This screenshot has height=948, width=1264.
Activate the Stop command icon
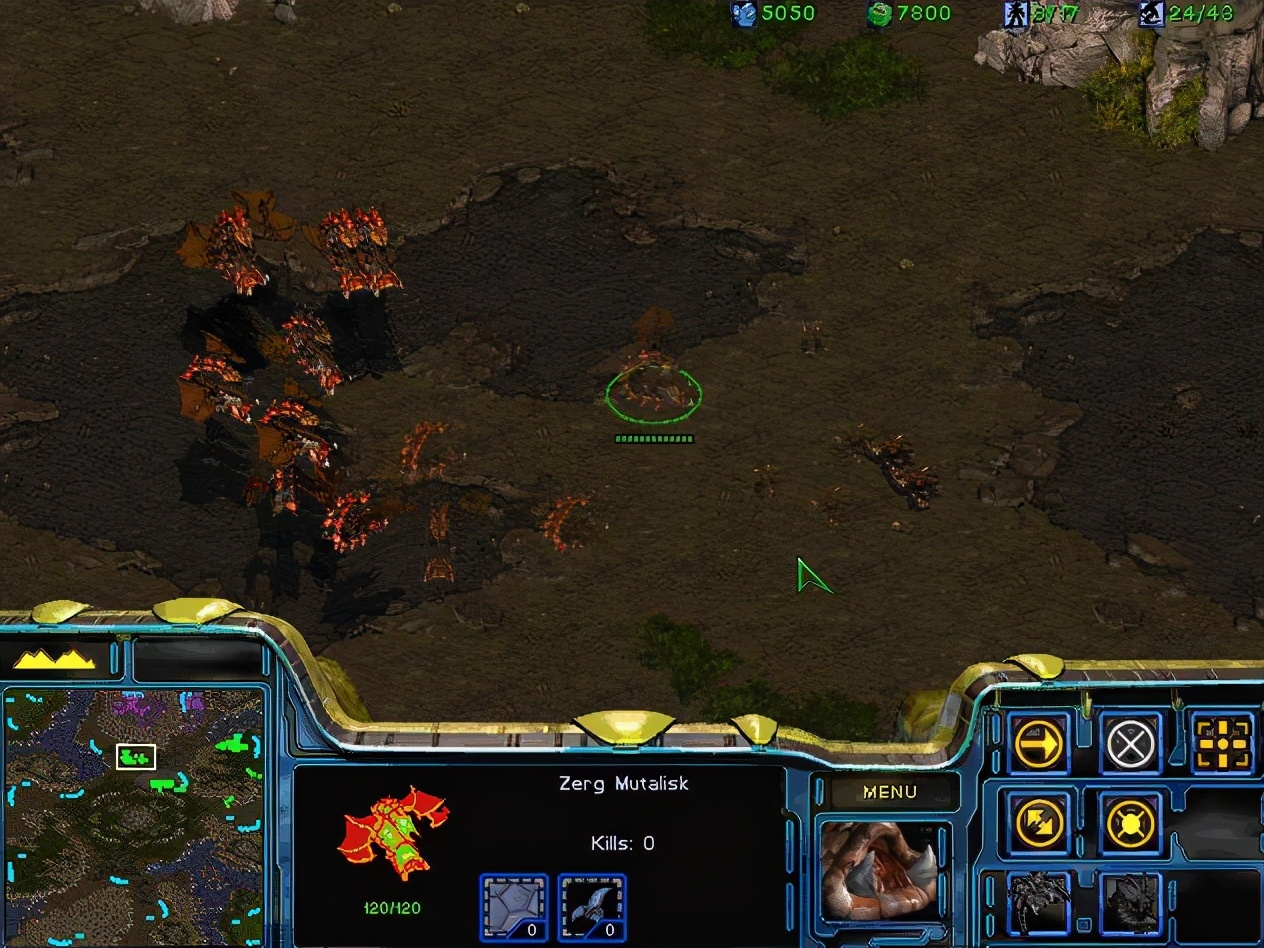(1131, 743)
